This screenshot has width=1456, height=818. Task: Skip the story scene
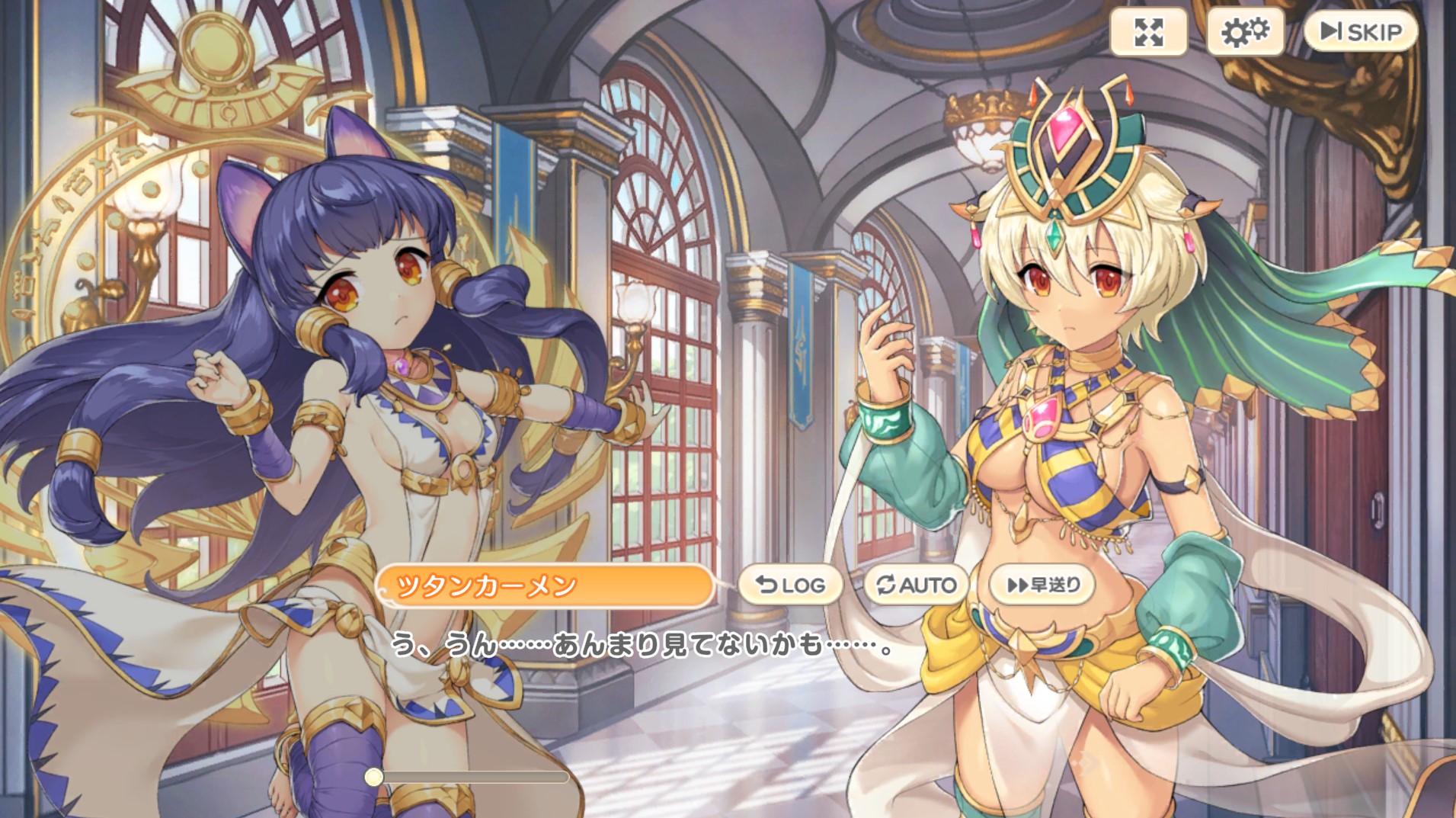[1361, 31]
